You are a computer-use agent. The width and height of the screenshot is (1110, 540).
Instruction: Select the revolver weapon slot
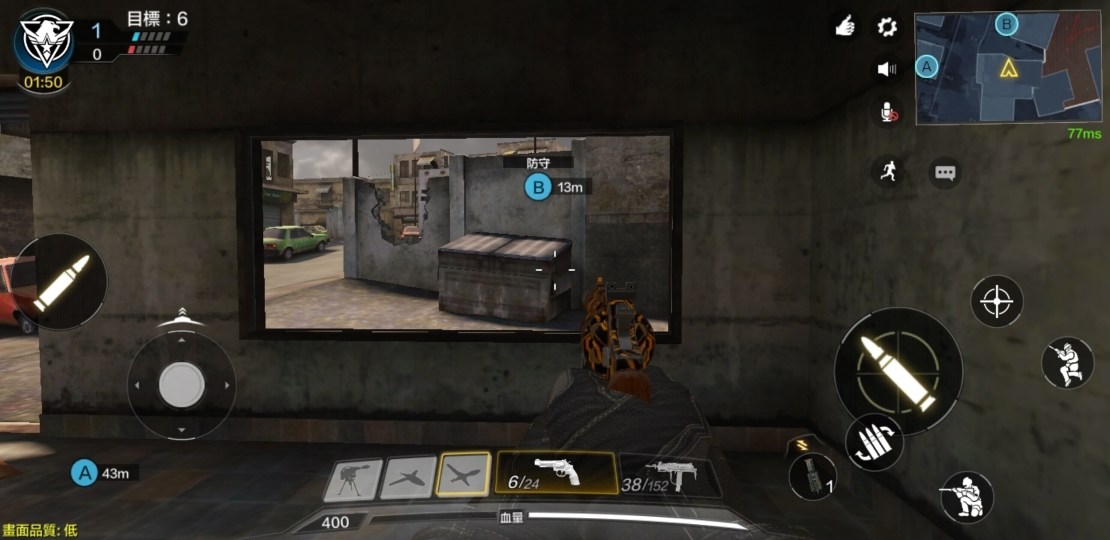(556, 473)
